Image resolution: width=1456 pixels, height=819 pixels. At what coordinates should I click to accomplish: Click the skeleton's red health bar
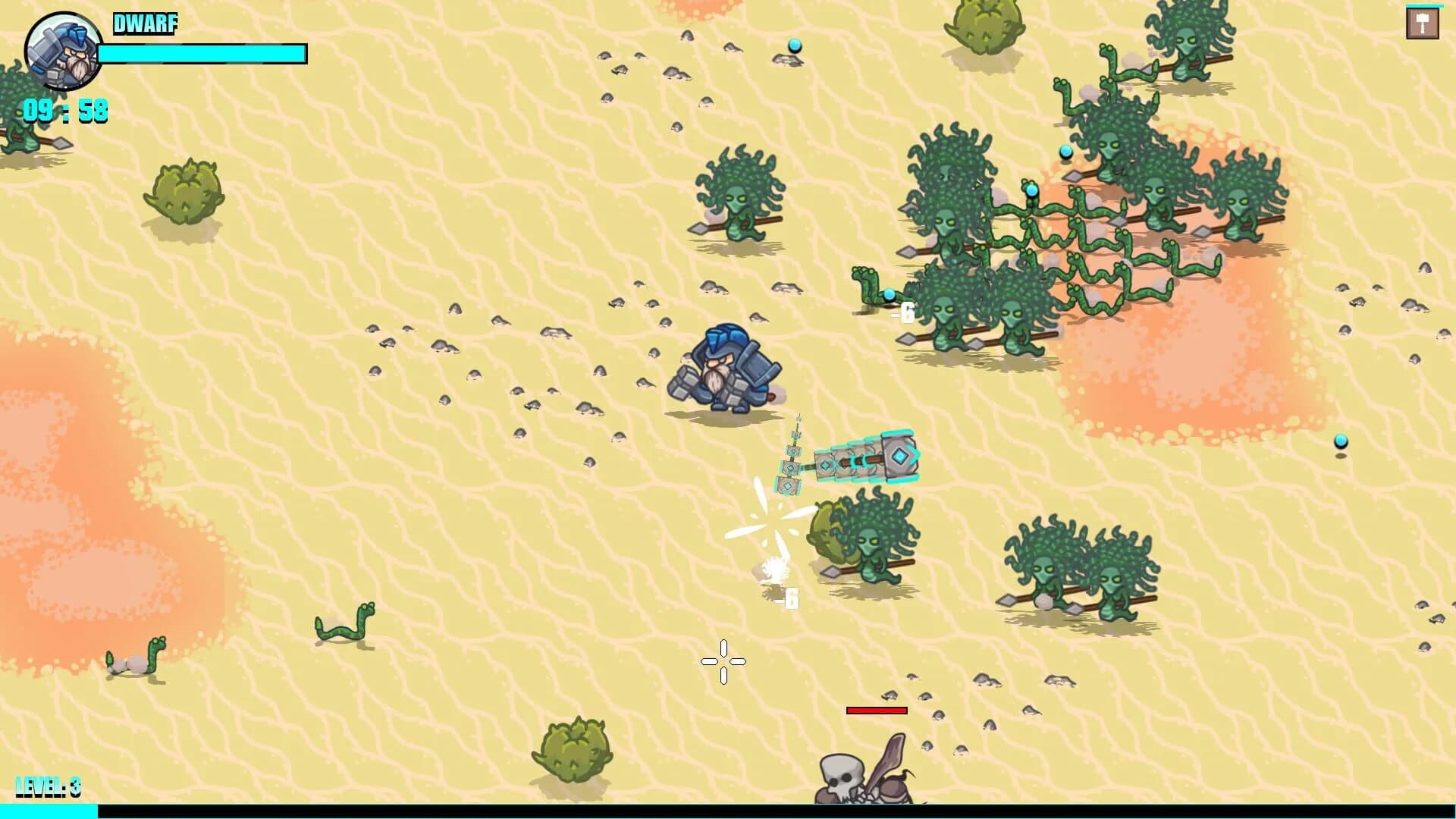[877, 711]
